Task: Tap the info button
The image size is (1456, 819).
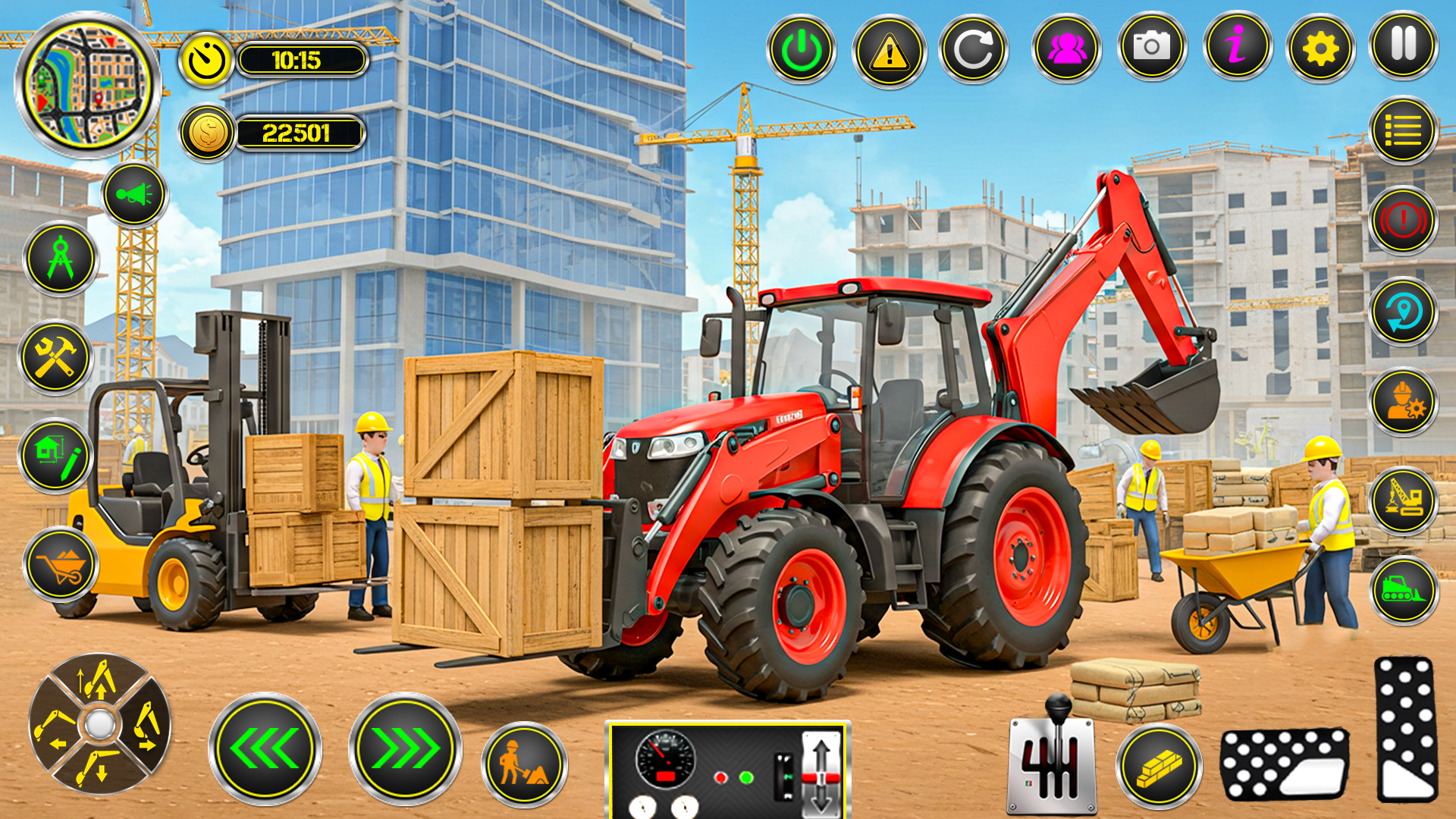Action: [x=1238, y=49]
